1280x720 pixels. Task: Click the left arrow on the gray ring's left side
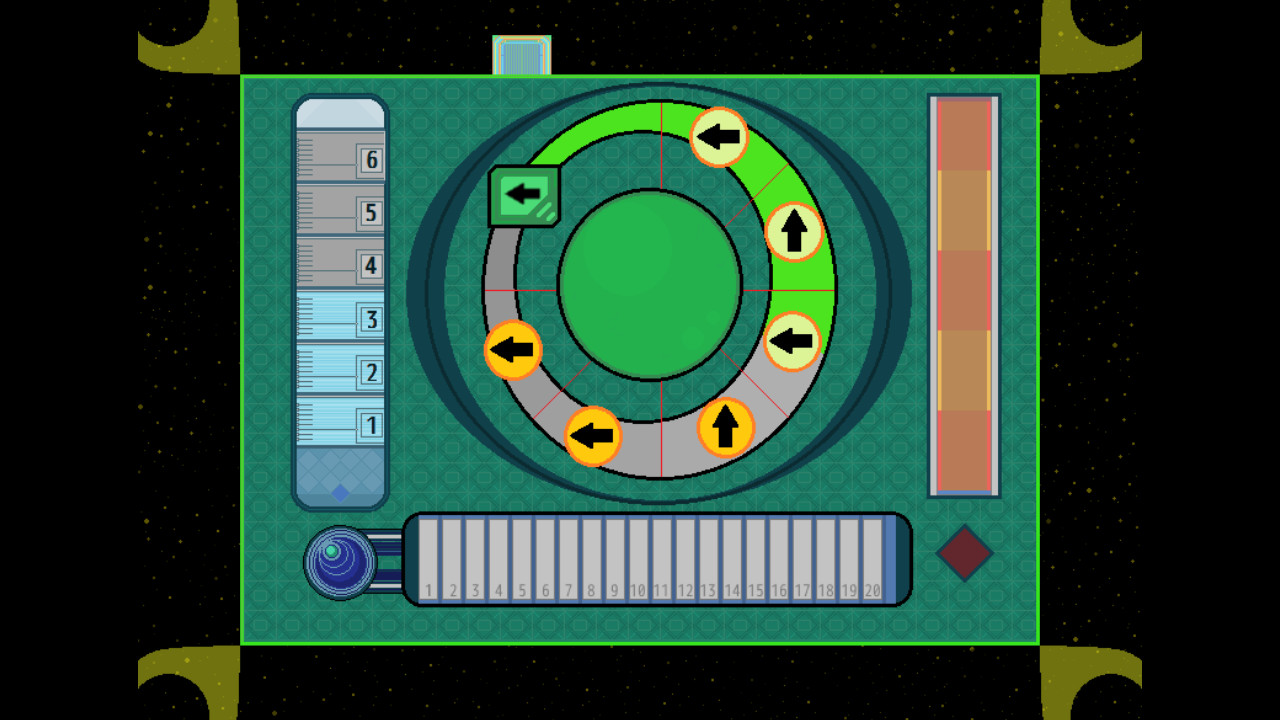click(x=513, y=350)
